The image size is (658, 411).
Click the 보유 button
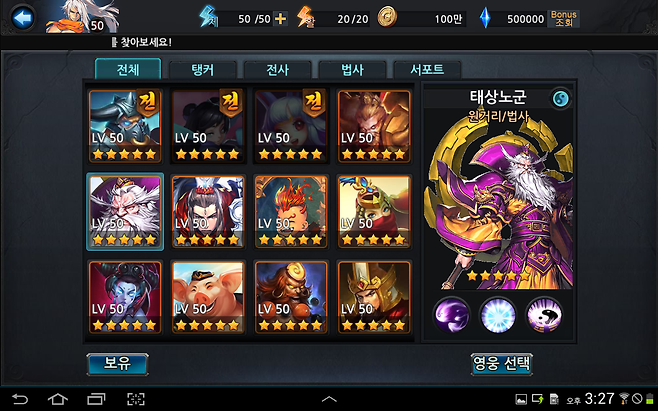coord(117,364)
